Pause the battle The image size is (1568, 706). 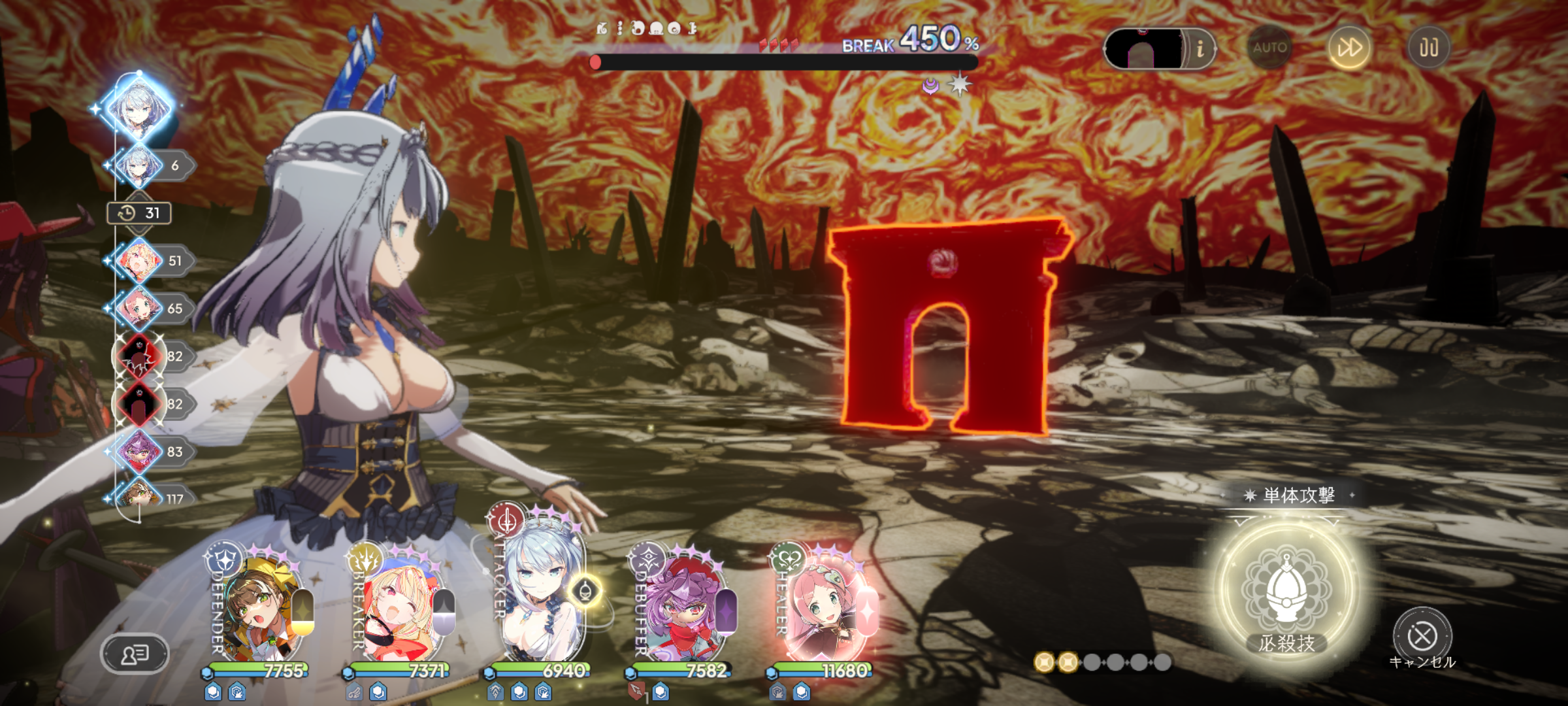(x=1428, y=48)
